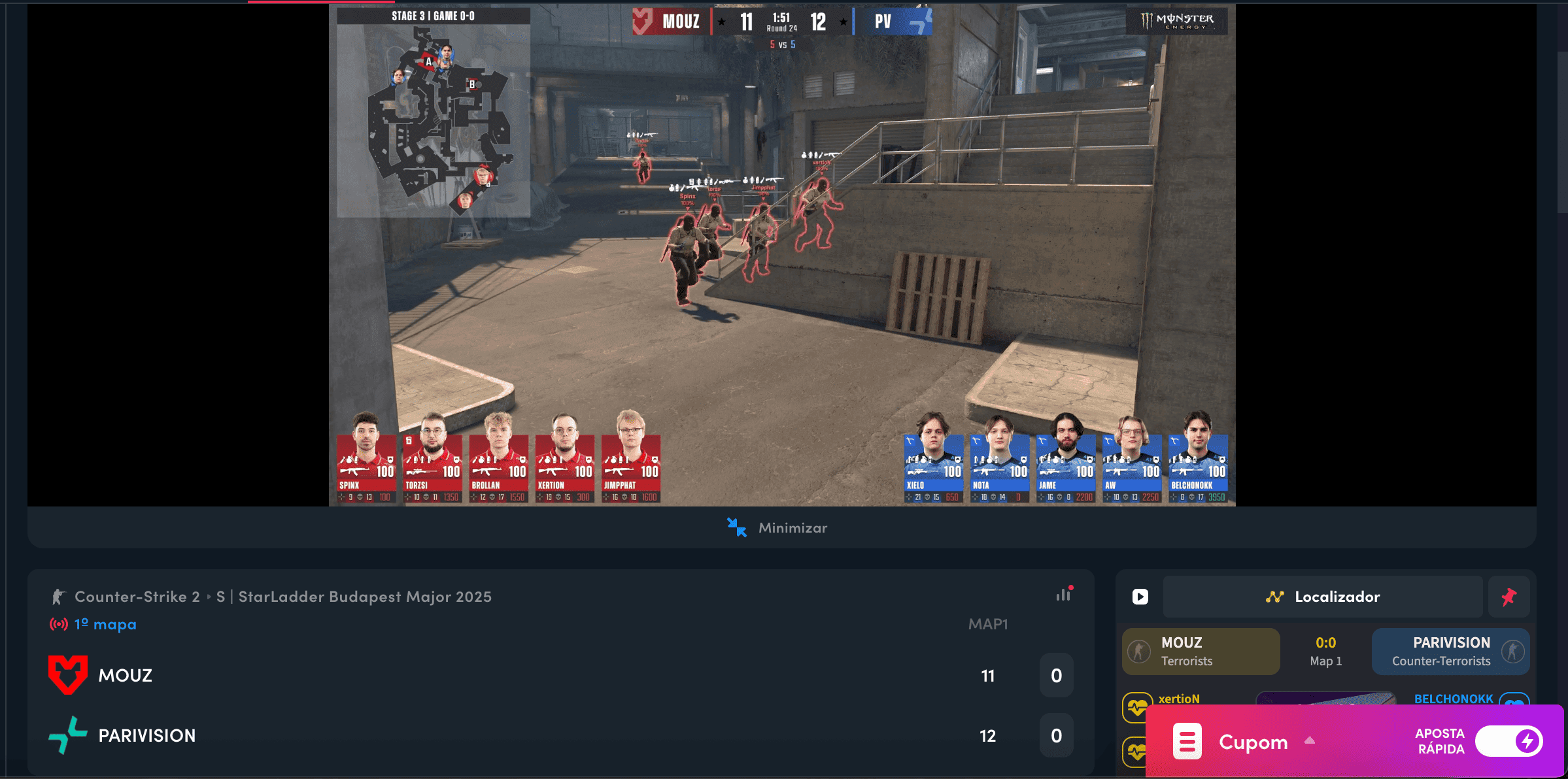Screen dimensions: 1568x779
Task: Click the PARIVISION team logo
Action: [x=69, y=735]
